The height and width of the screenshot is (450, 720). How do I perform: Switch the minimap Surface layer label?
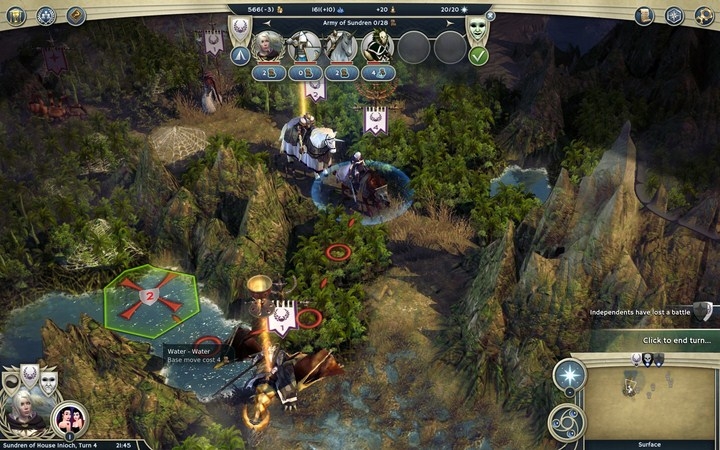650,443
